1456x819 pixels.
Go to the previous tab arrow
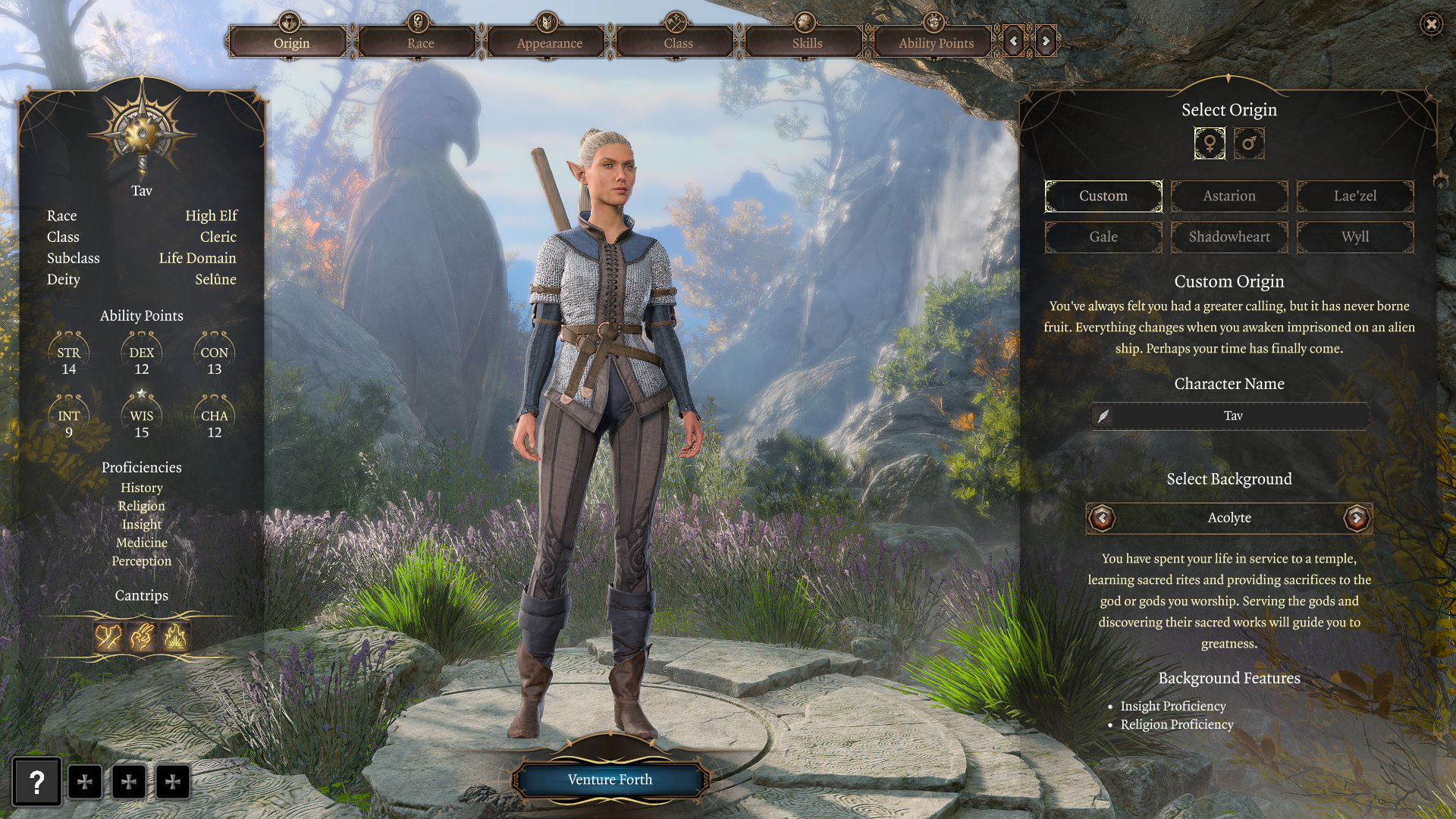[x=1014, y=41]
